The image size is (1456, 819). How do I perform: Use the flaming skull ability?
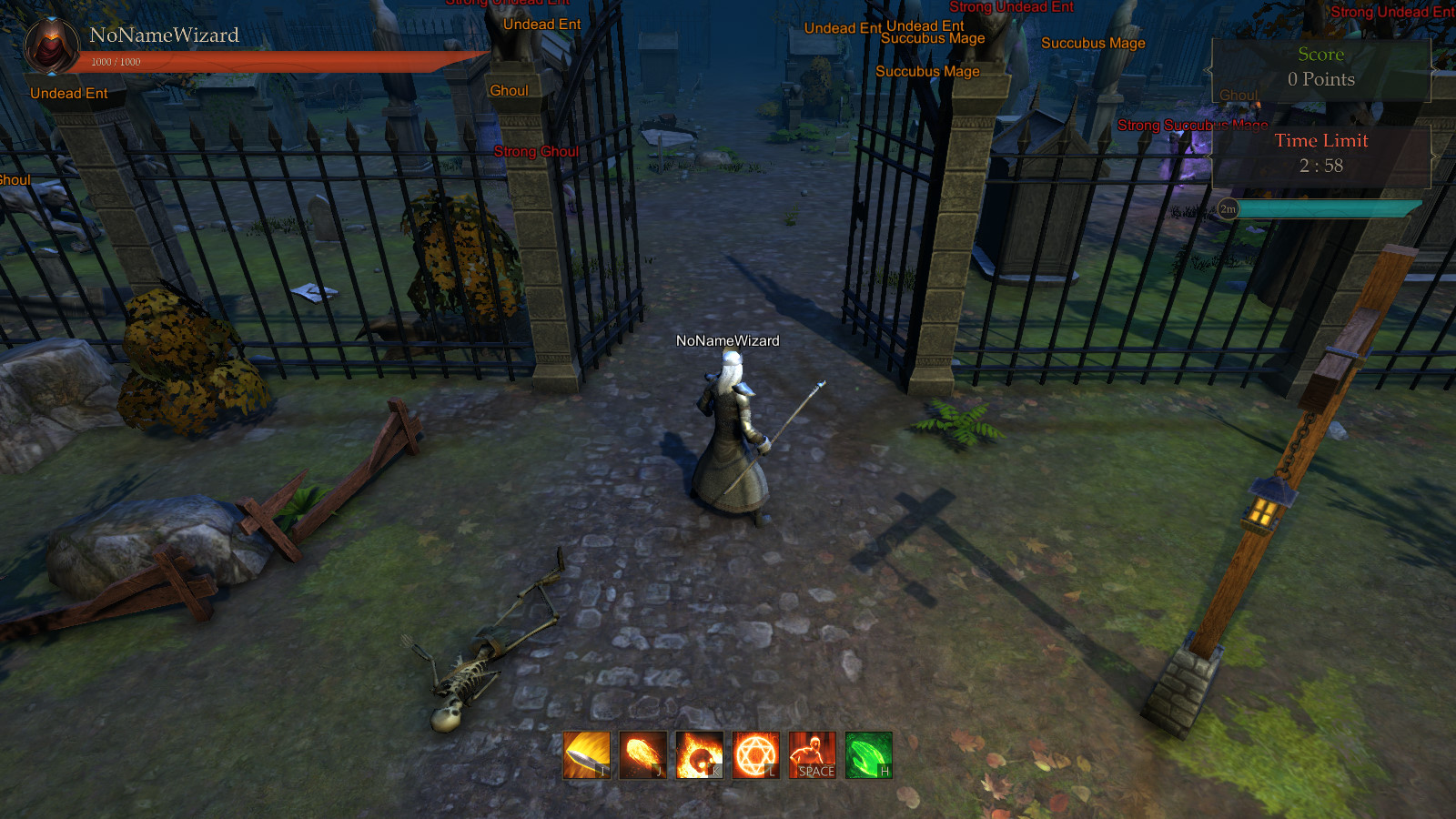pos(700,755)
